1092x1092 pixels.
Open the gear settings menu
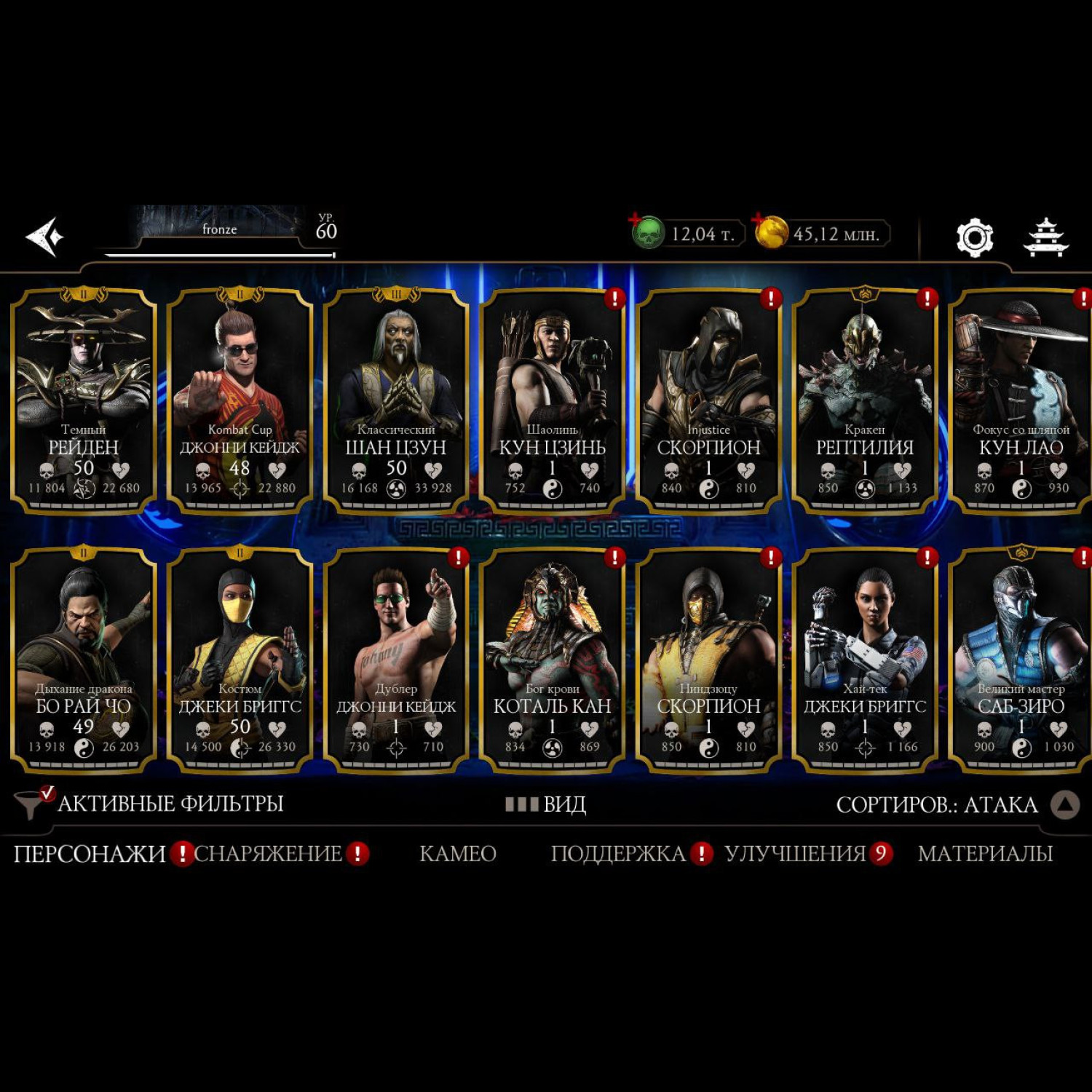974,237
